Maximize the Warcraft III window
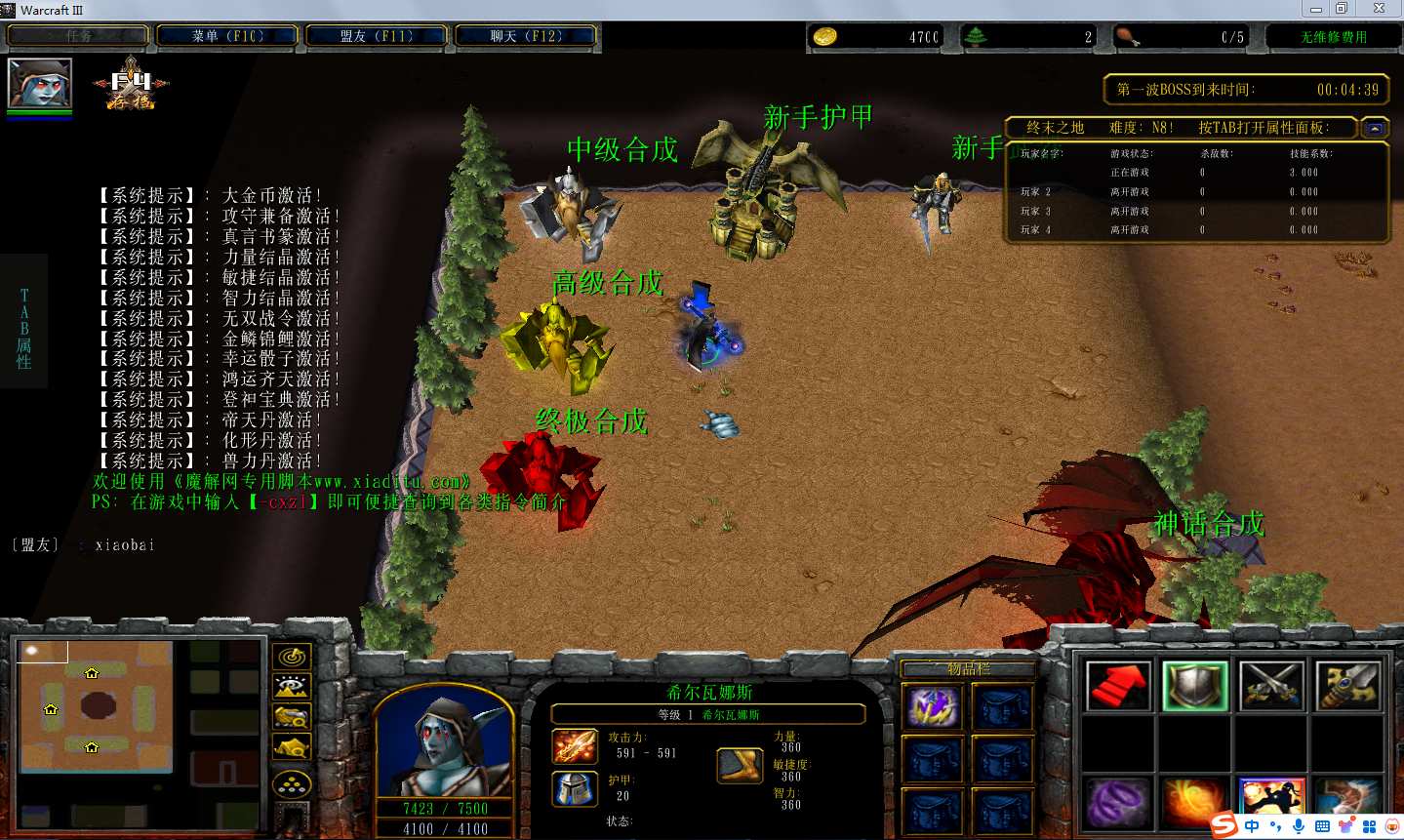Image resolution: width=1404 pixels, height=840 pixels. click(x=1342, y=9)
